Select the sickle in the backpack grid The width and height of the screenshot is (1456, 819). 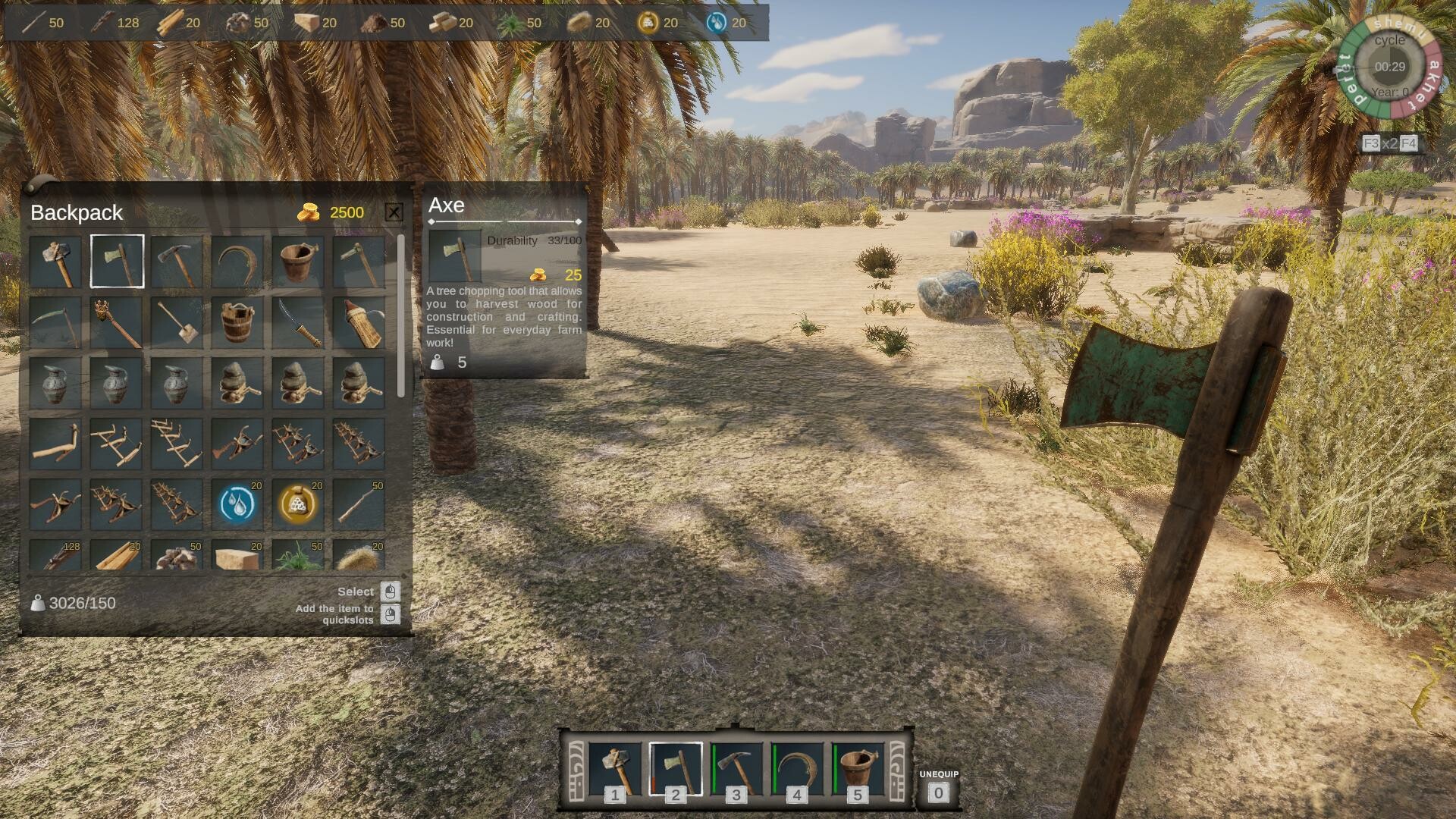237,260
